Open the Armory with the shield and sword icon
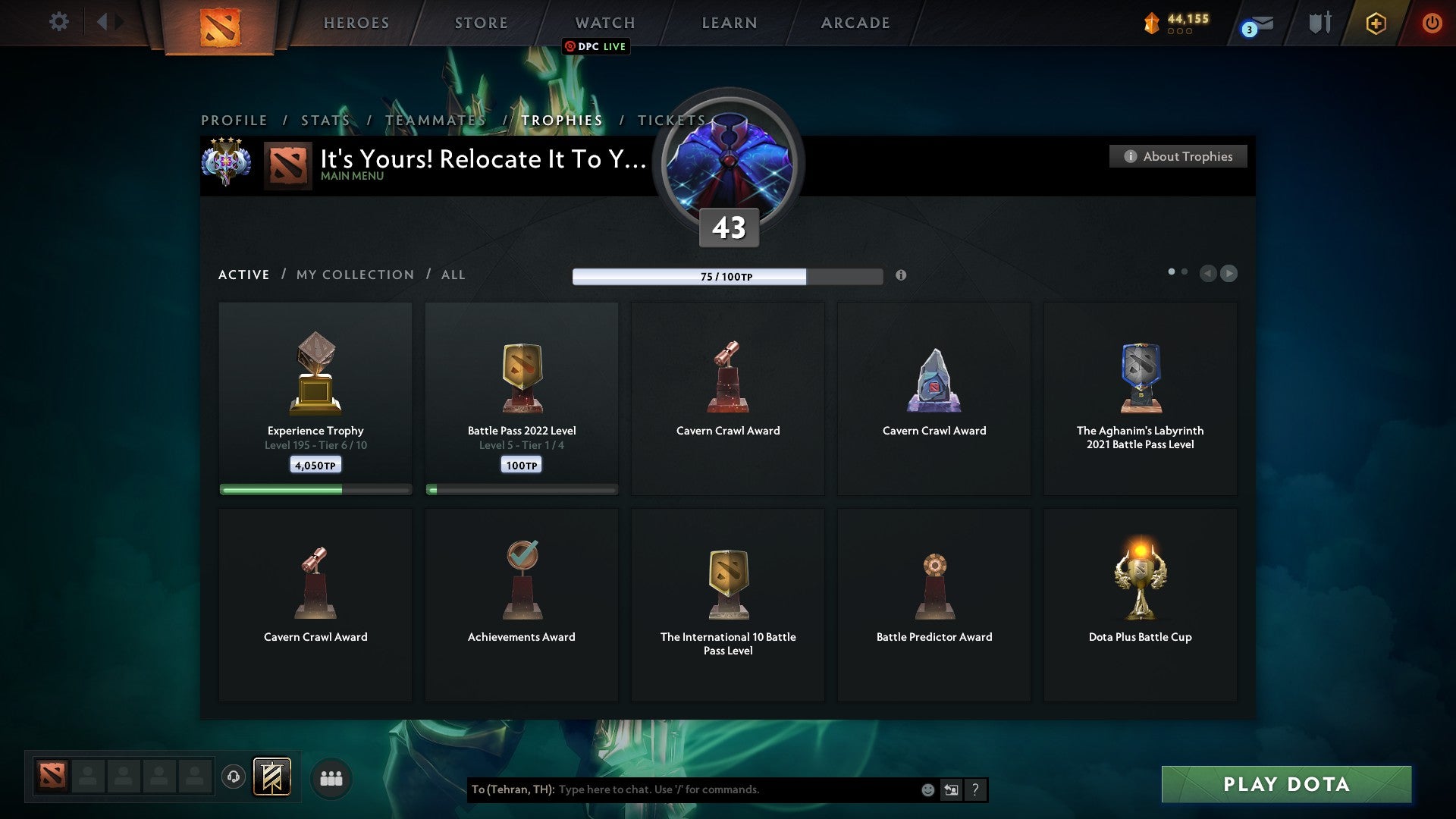This screenshot has width=1456, height=819. [x=1319, y=23]
